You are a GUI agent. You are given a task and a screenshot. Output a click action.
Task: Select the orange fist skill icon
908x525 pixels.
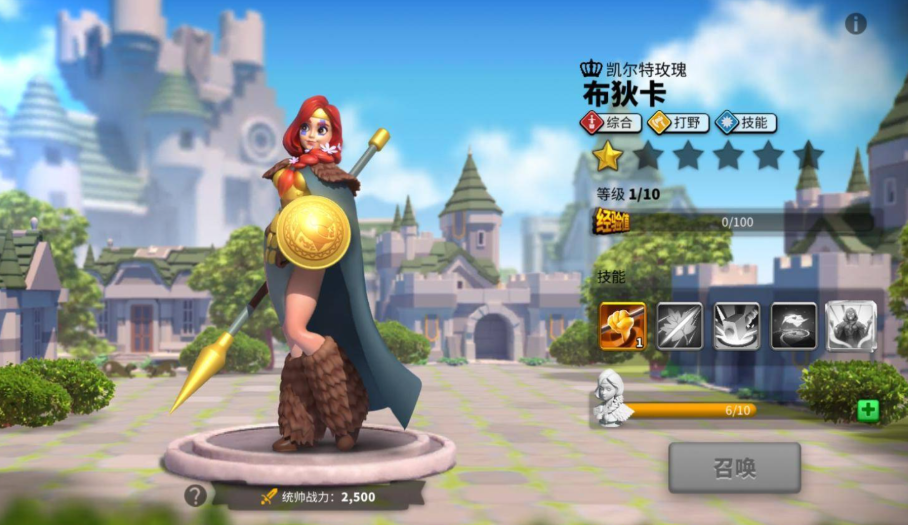click(622, 326)
